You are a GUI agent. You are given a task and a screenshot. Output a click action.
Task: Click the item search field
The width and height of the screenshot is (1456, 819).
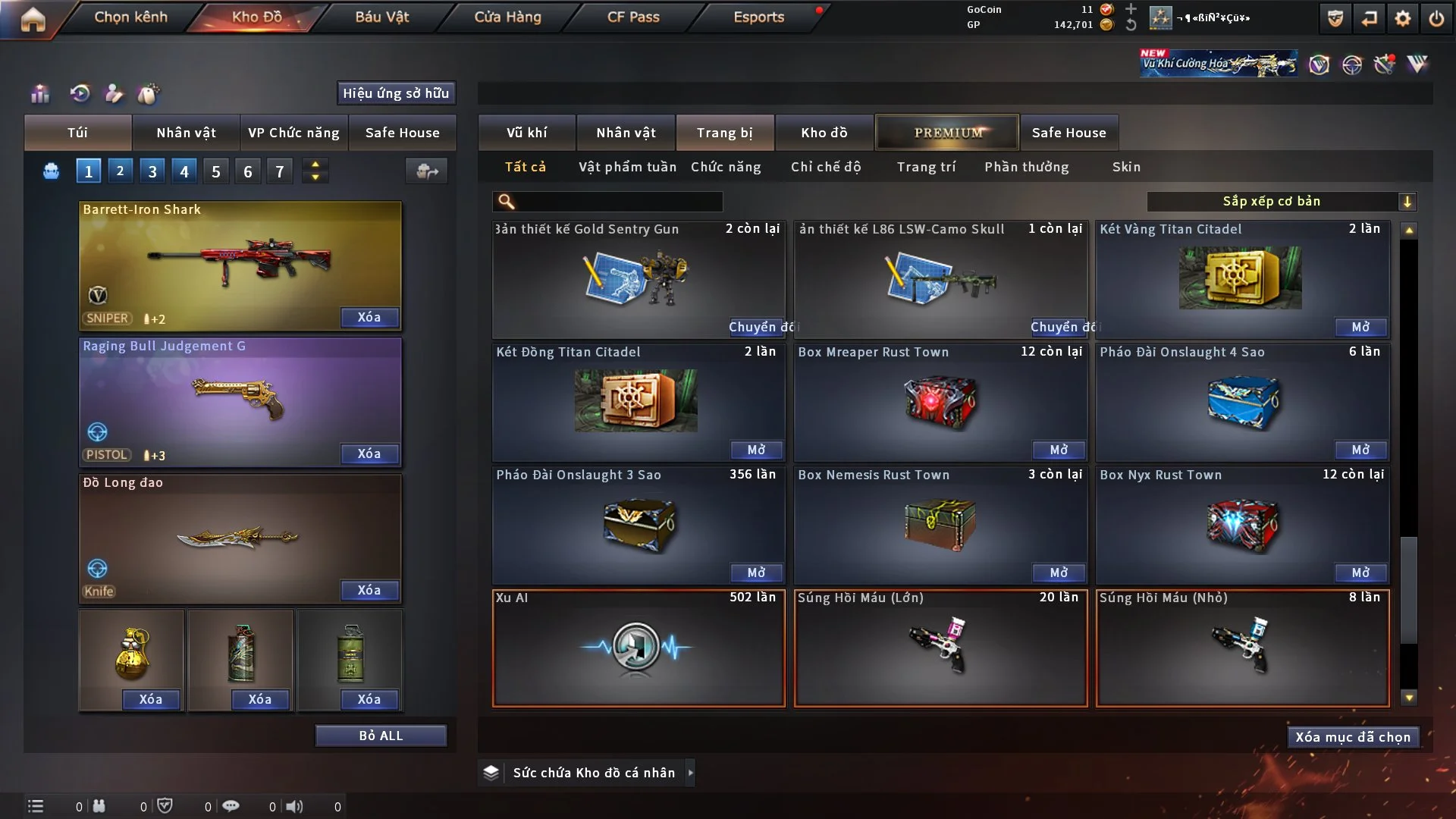tap(618, 202)
